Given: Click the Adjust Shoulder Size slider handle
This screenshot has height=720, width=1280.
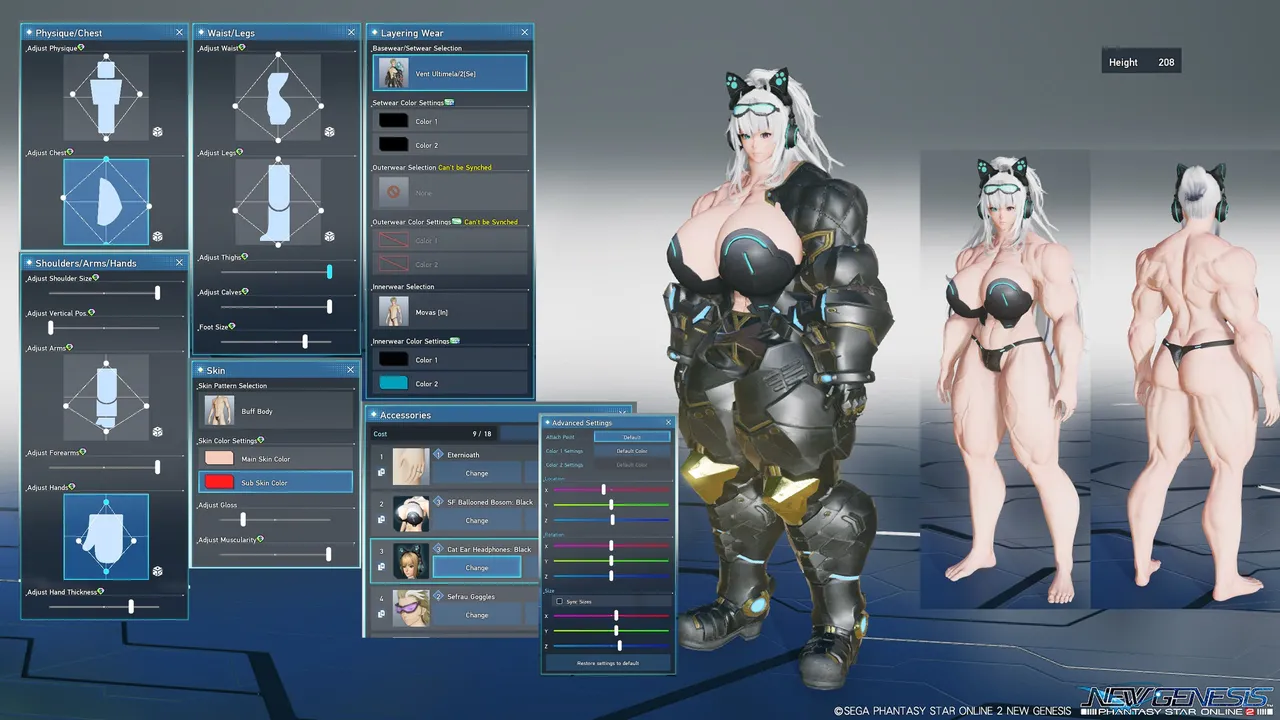Looking at the screenshot, I should coord(157,293).
